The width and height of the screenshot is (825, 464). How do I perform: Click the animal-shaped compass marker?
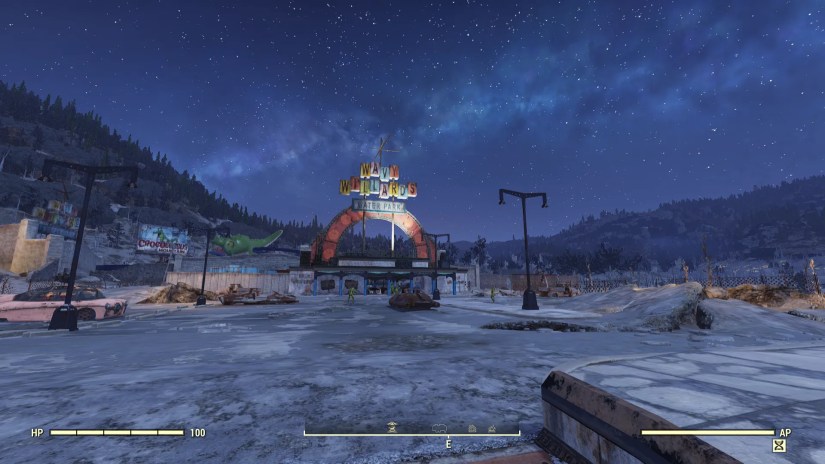click(438, 427)
